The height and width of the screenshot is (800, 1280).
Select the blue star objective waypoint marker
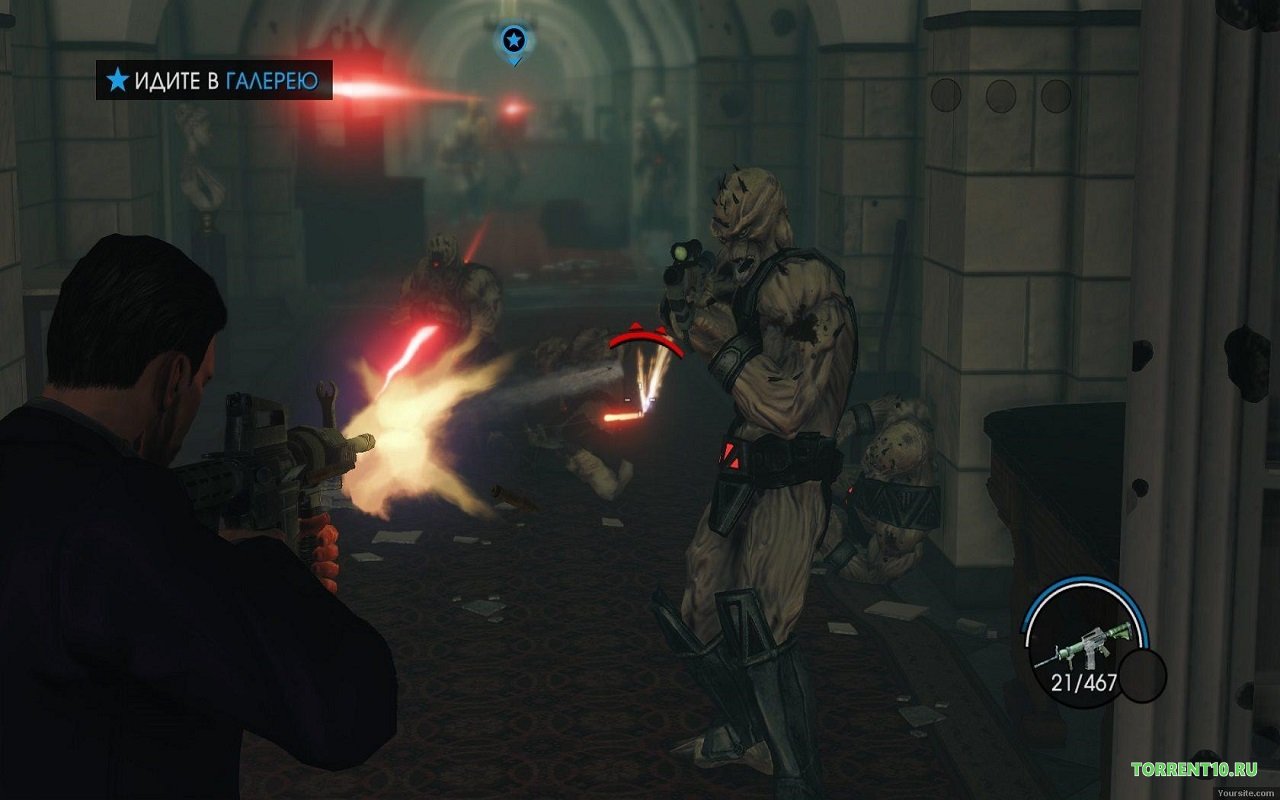pyautogui.click(x=514, y=42)
